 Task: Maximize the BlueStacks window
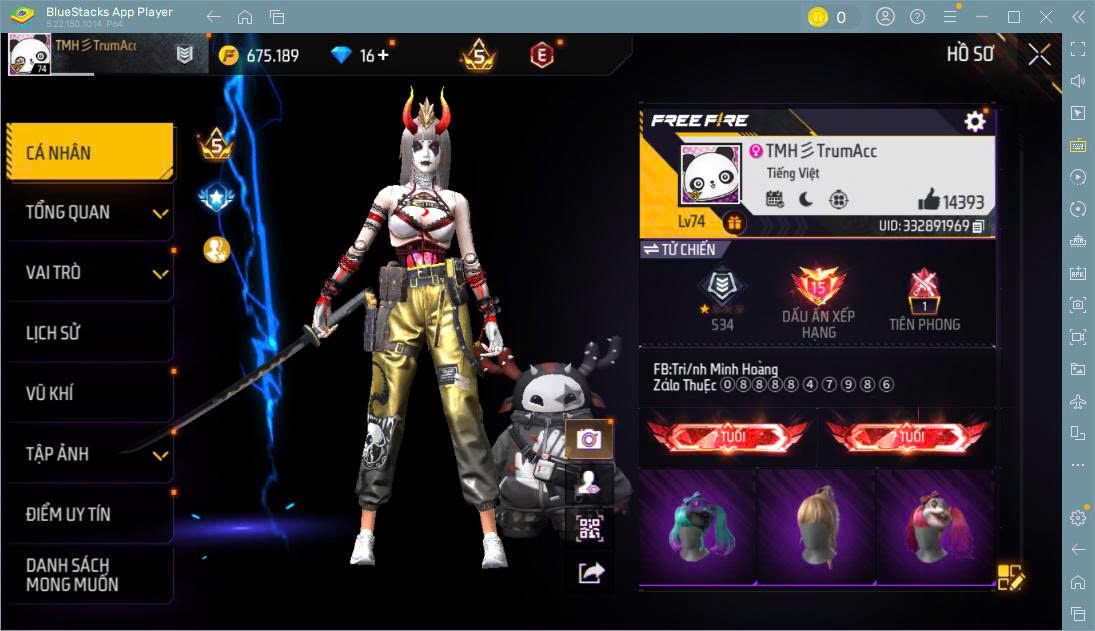click(x=1014, y=17)
